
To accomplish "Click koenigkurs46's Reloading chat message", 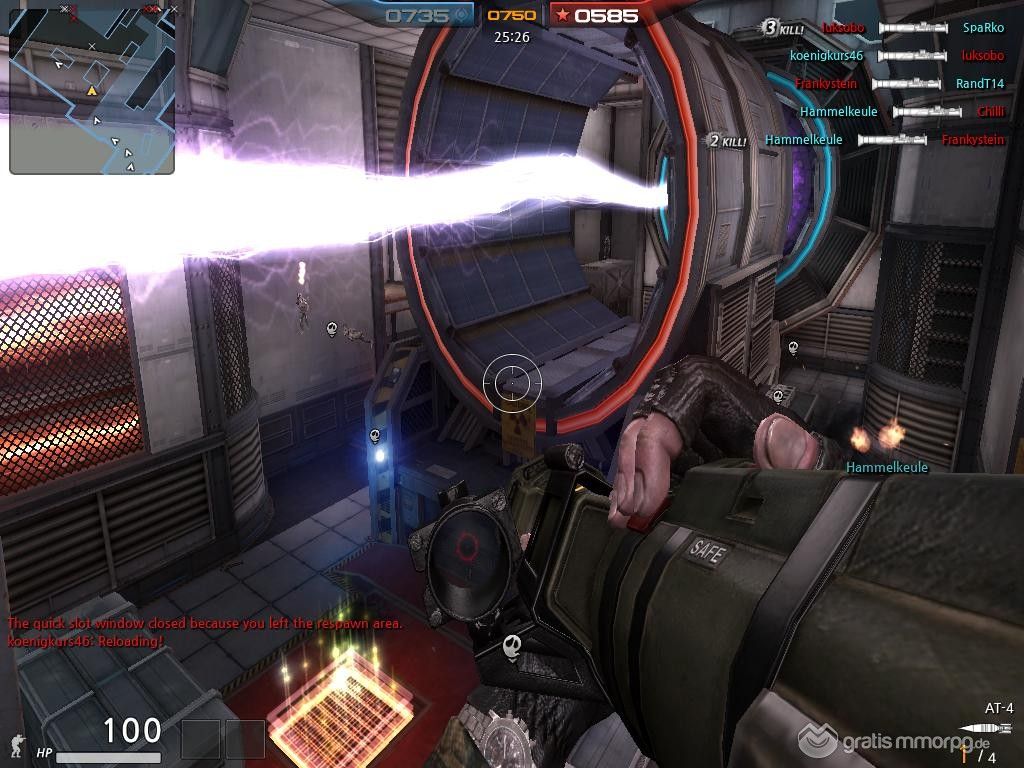I will coord(85,640).
